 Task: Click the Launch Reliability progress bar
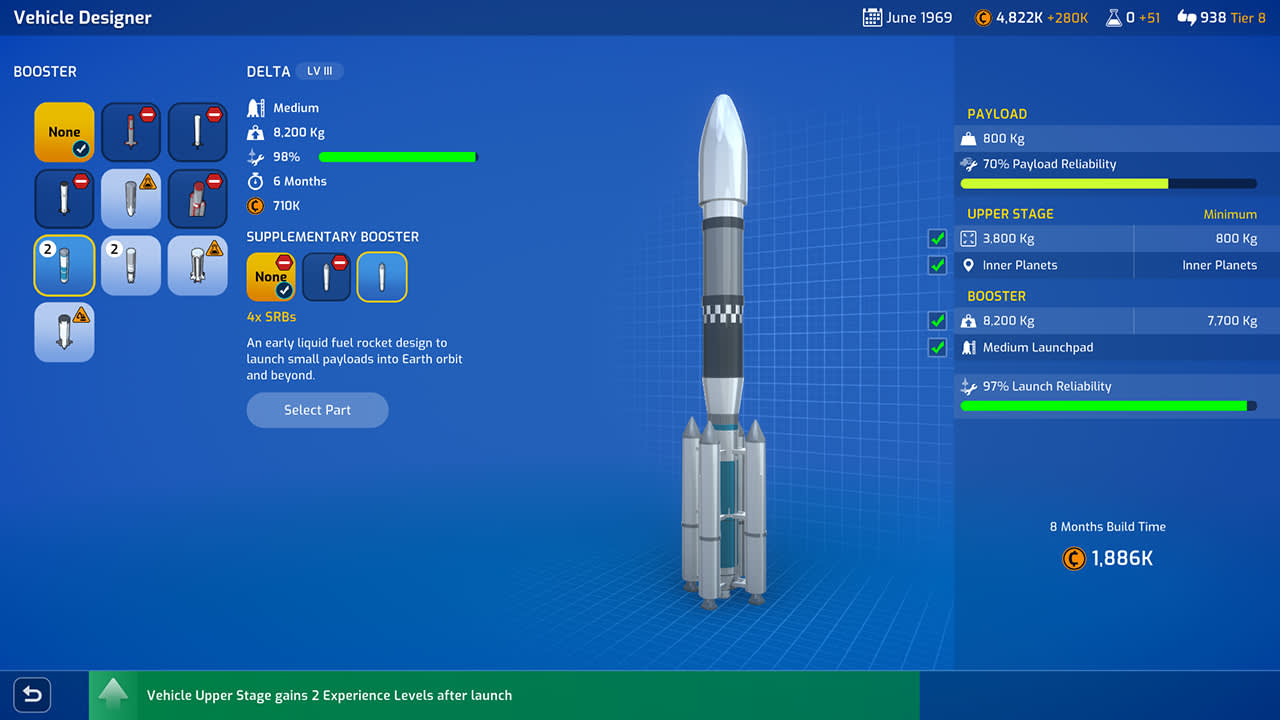(1108, 406)
